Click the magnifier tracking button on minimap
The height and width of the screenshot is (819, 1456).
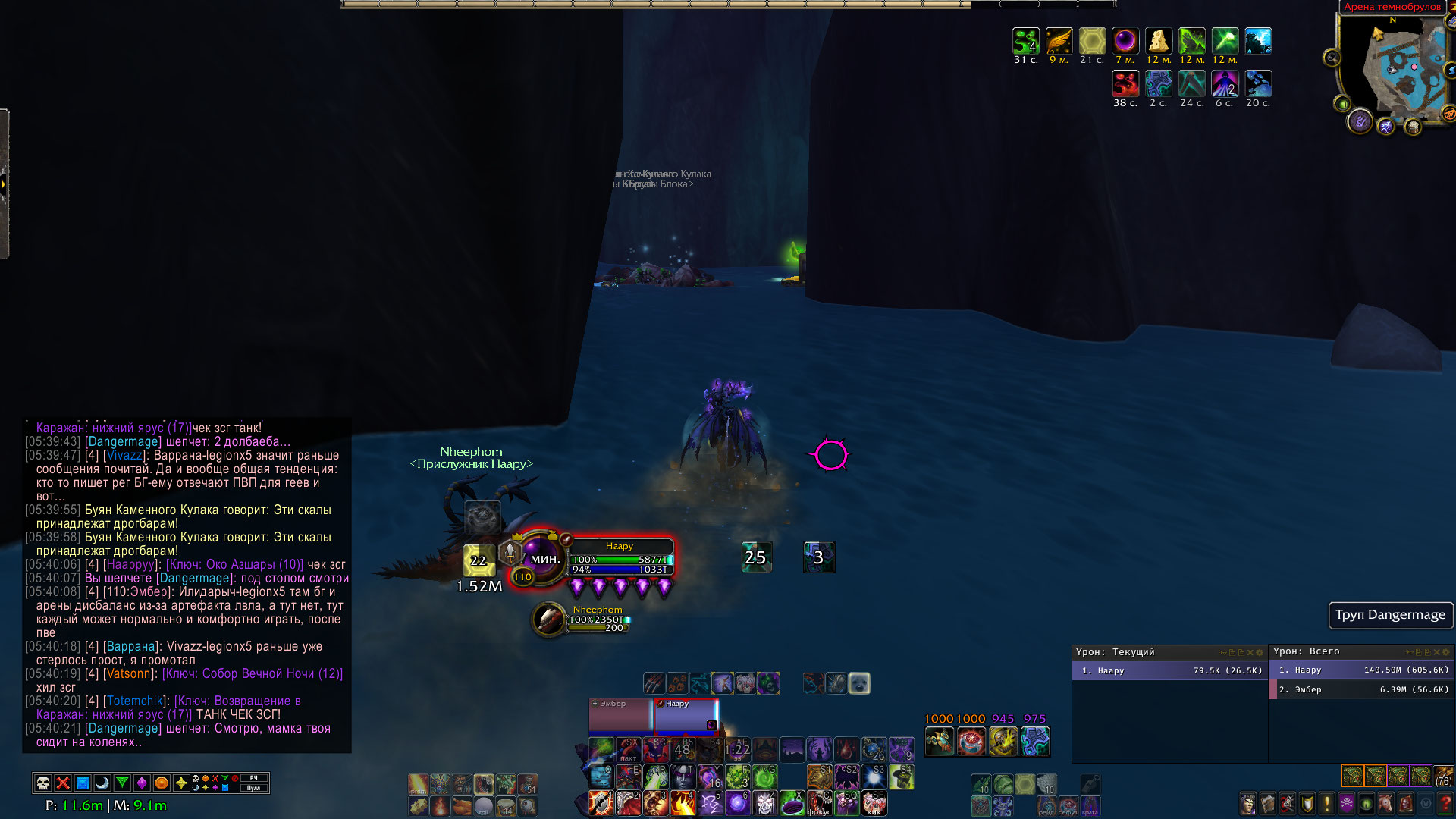tap(1332, 58)
